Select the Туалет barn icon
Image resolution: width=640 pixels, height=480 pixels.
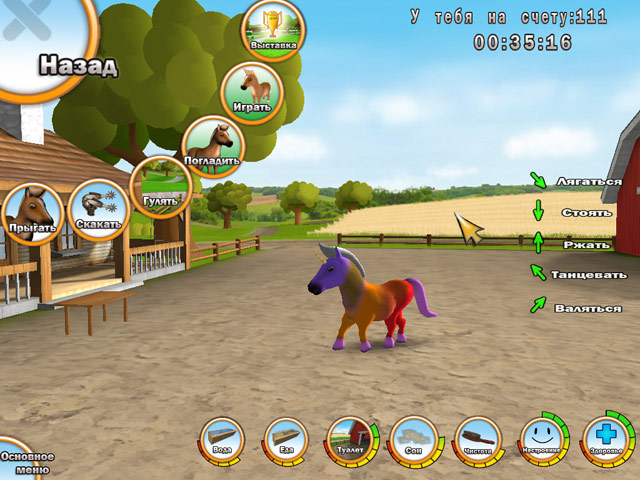click(350, 440)
